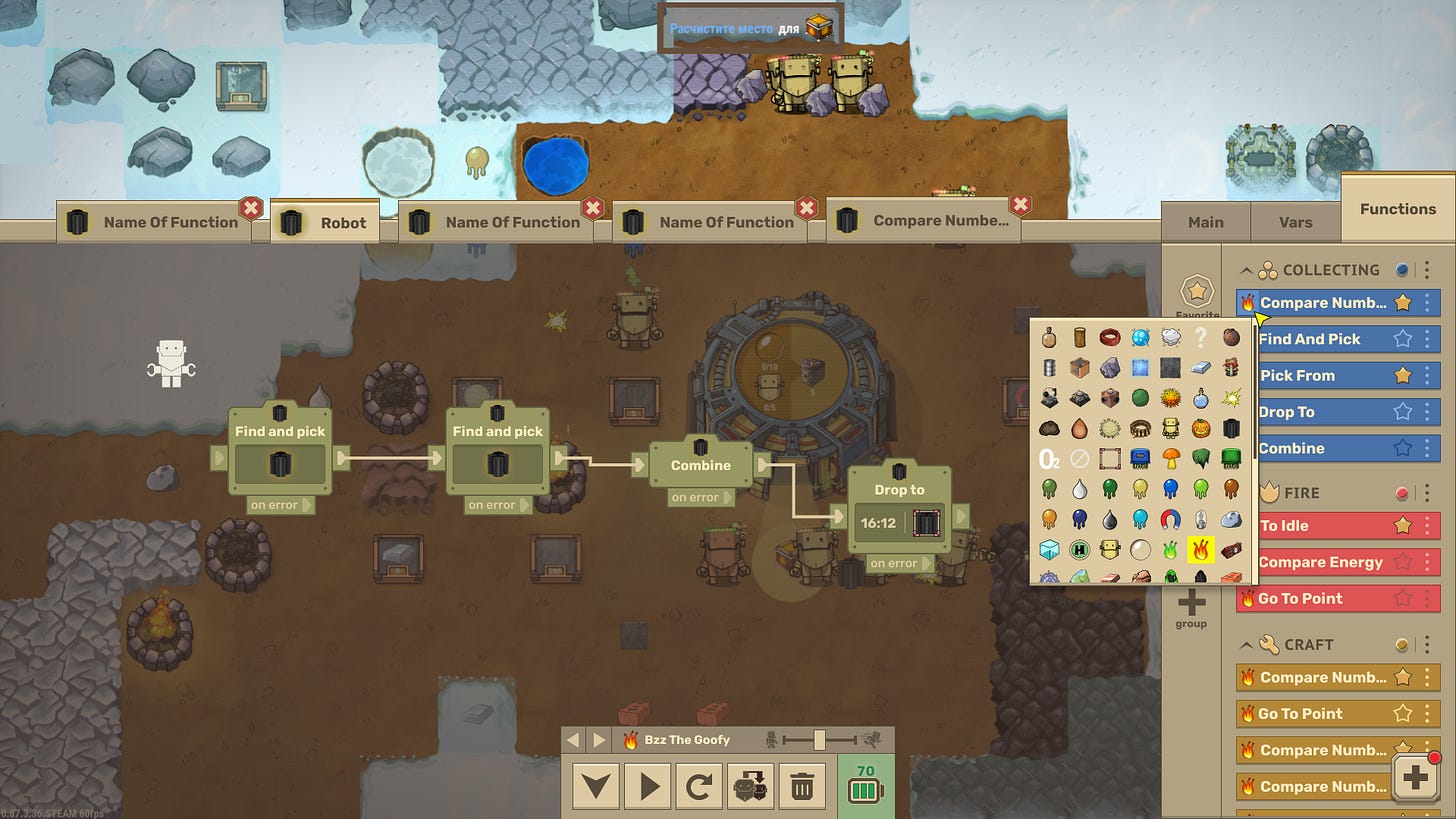Collapse the COLLECTING group
The width and height of the screenshot is (1456, 819).
click(1246, 270)
